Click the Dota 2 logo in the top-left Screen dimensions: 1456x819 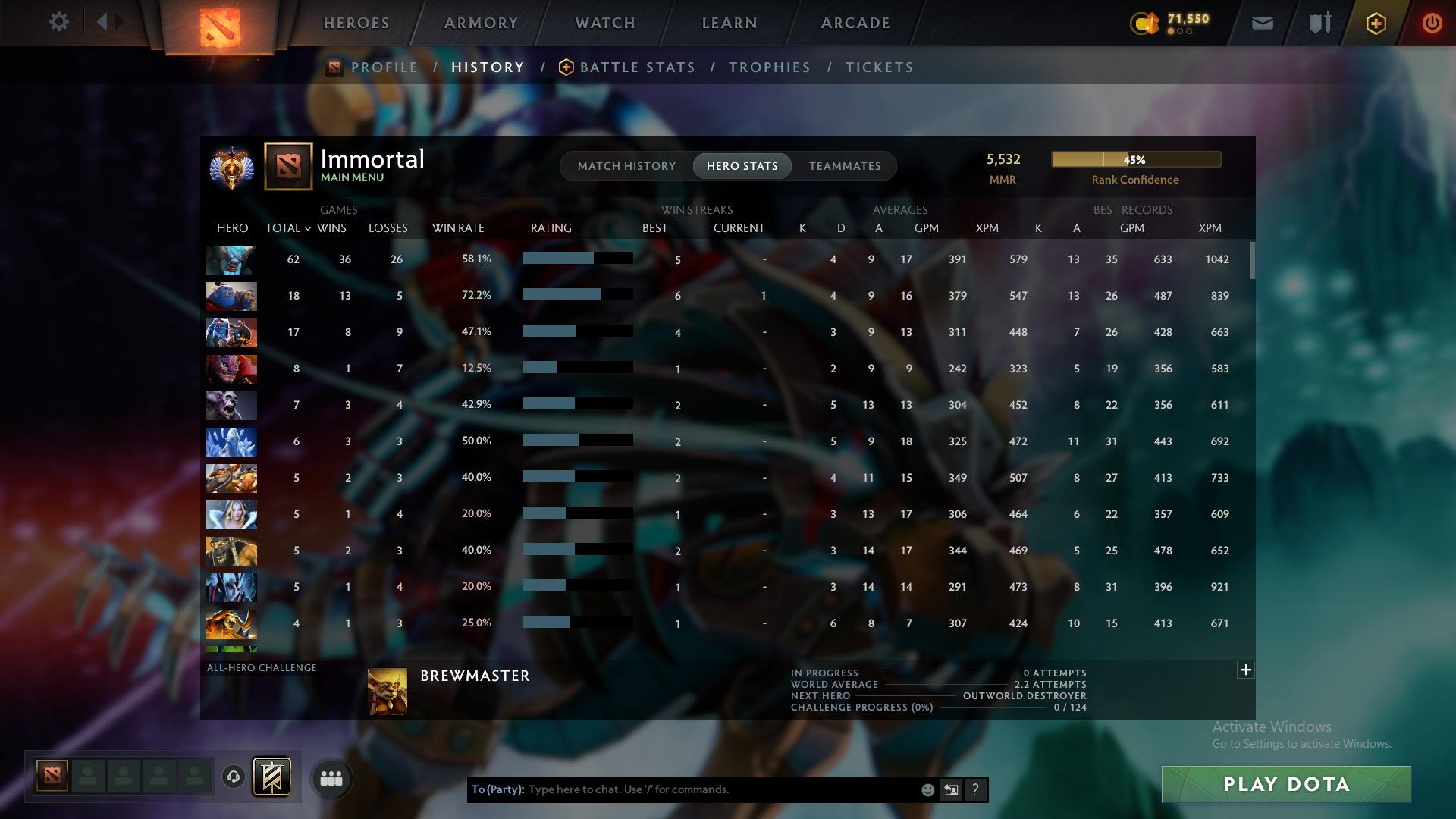221,29
